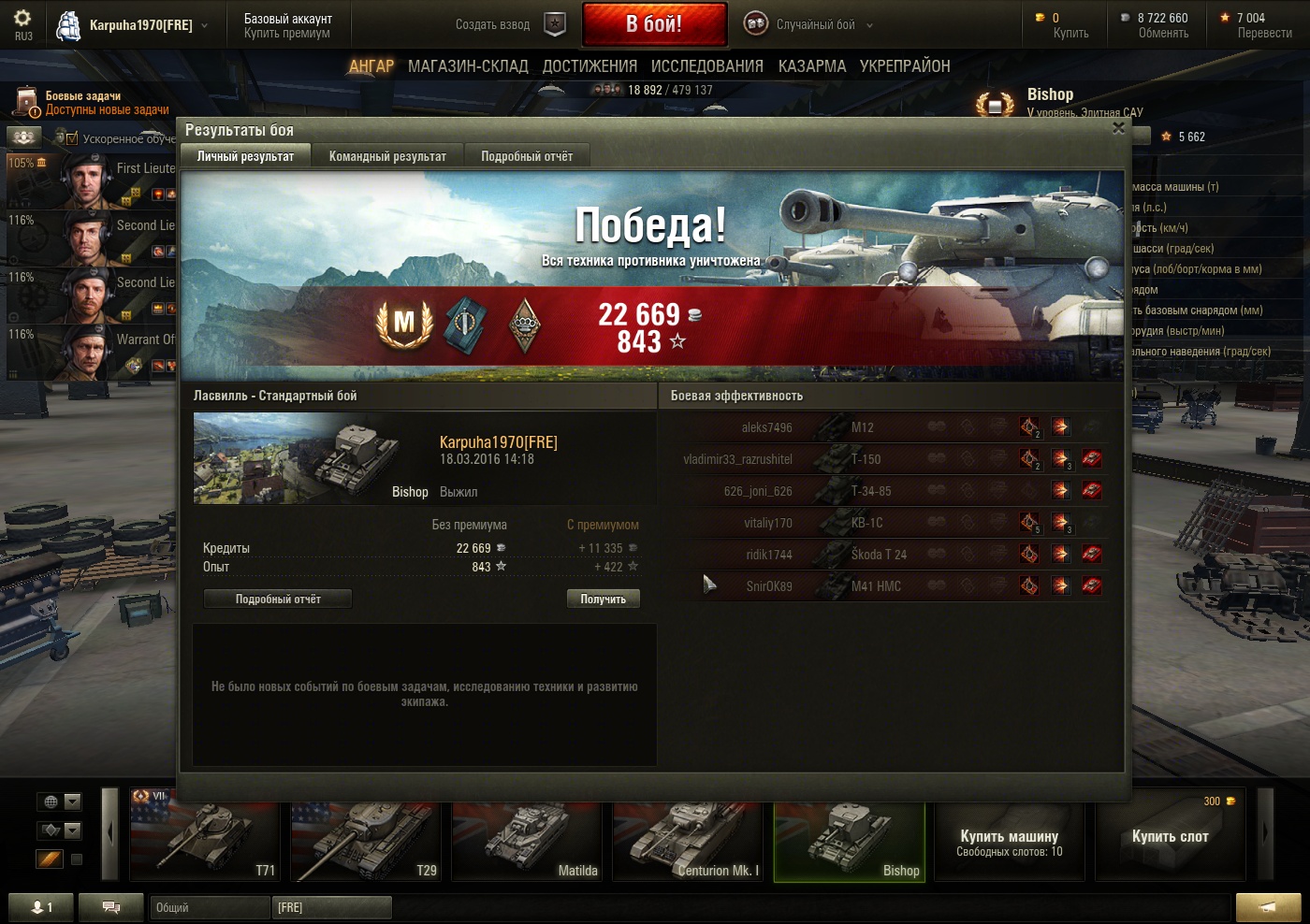Go to the УКРЕПРАЙОН menu
Viewport: 1310px width, 924px height.
905,66
